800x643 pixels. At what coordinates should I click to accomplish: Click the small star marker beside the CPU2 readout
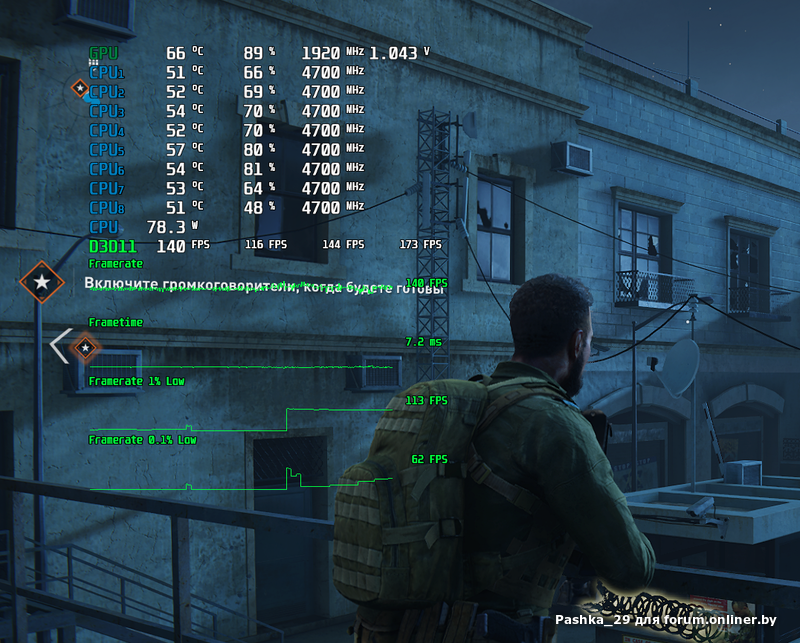tap(80, 89)
